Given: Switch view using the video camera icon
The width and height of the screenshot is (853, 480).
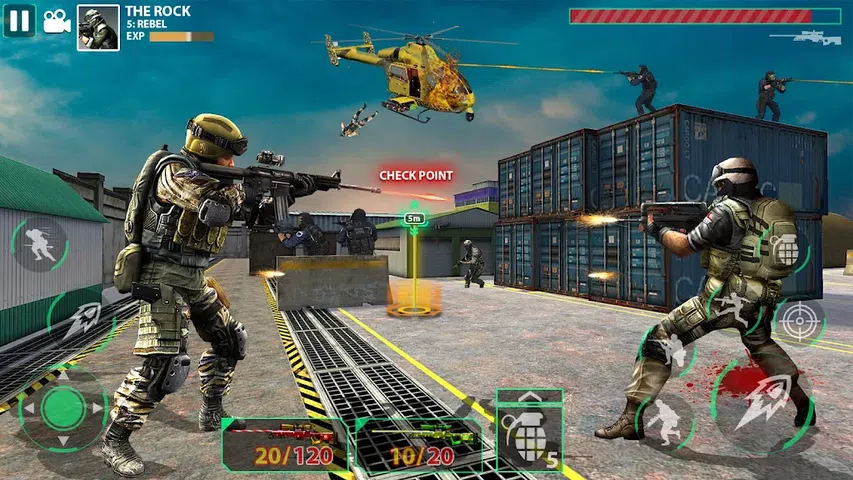Looking at the screenshot, I should pos(57,21).
